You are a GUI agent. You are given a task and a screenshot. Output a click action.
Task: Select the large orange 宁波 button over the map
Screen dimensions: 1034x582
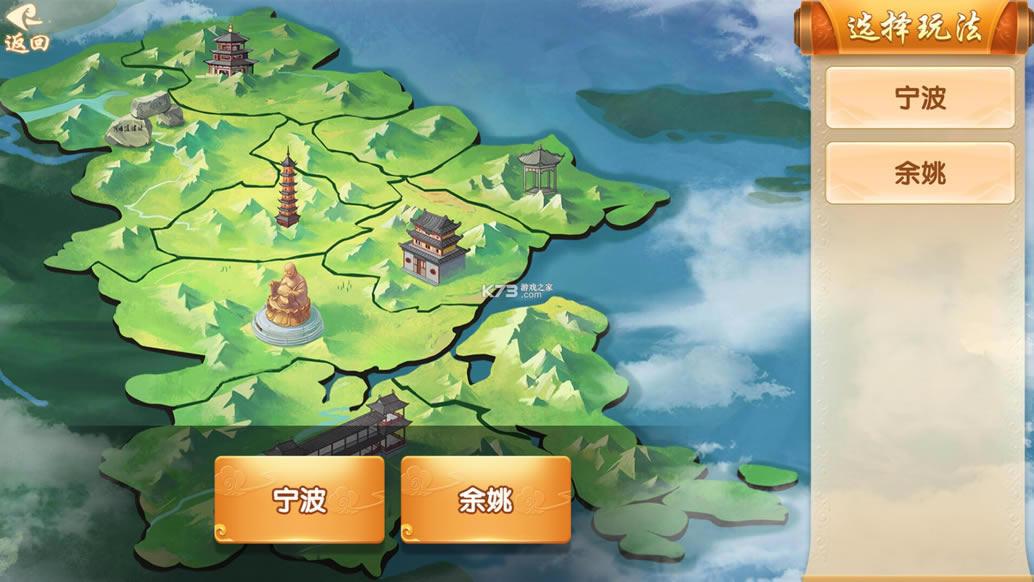point(299,499)
